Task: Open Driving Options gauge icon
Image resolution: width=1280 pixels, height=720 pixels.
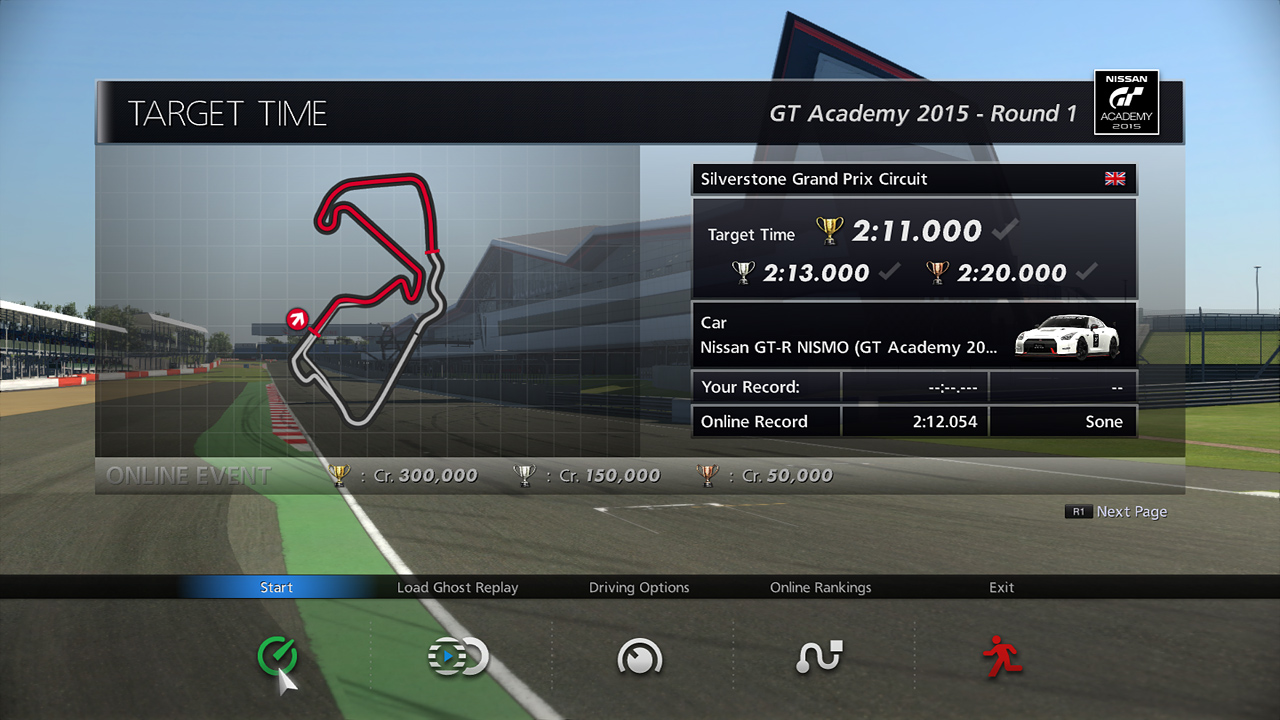Action: 639,657
